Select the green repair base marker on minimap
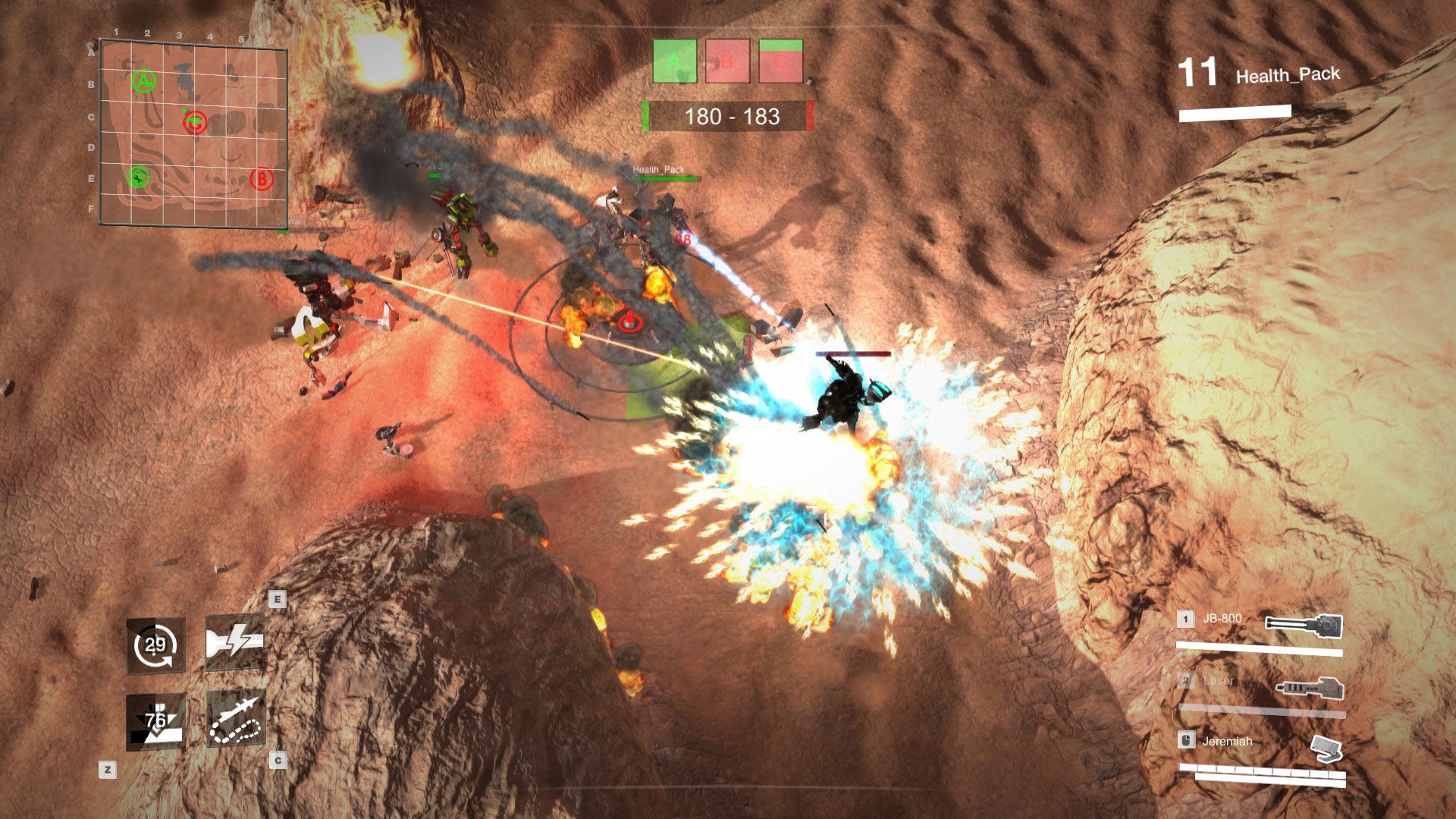Screen dimensions: 1456x819 [x=138, y=177]
